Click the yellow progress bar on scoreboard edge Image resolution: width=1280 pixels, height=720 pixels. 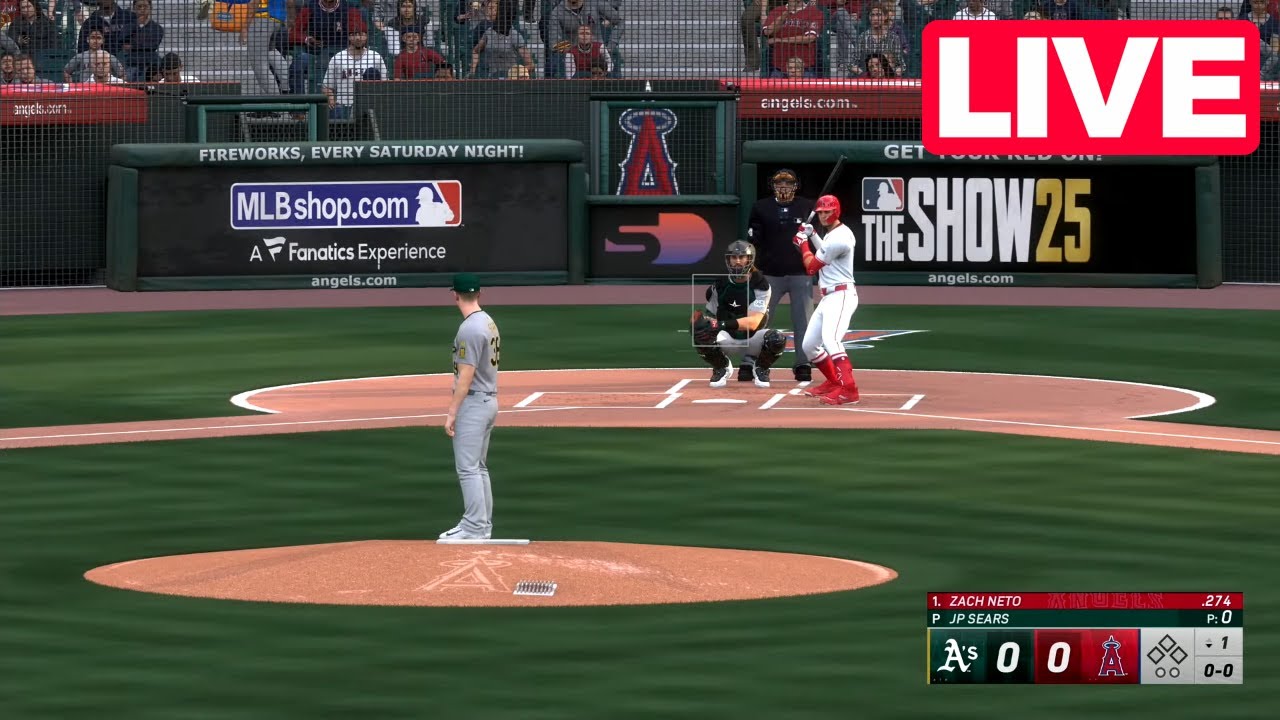(x=929, y=656)
